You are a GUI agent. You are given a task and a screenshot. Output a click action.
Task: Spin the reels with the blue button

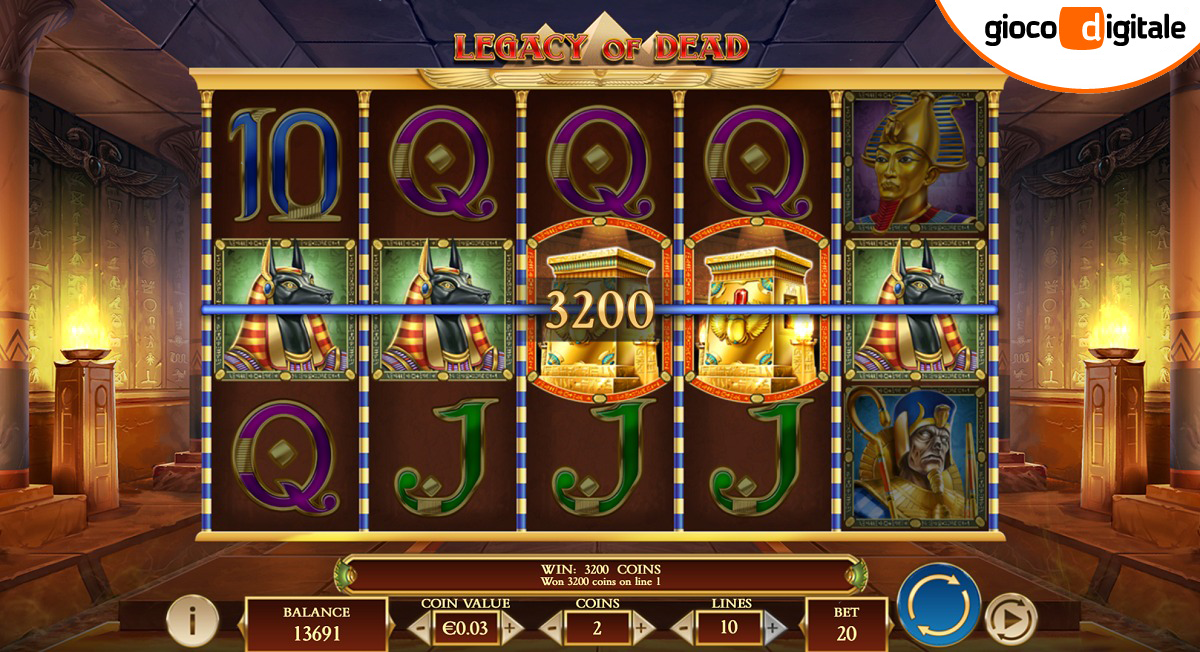[938, 605]
